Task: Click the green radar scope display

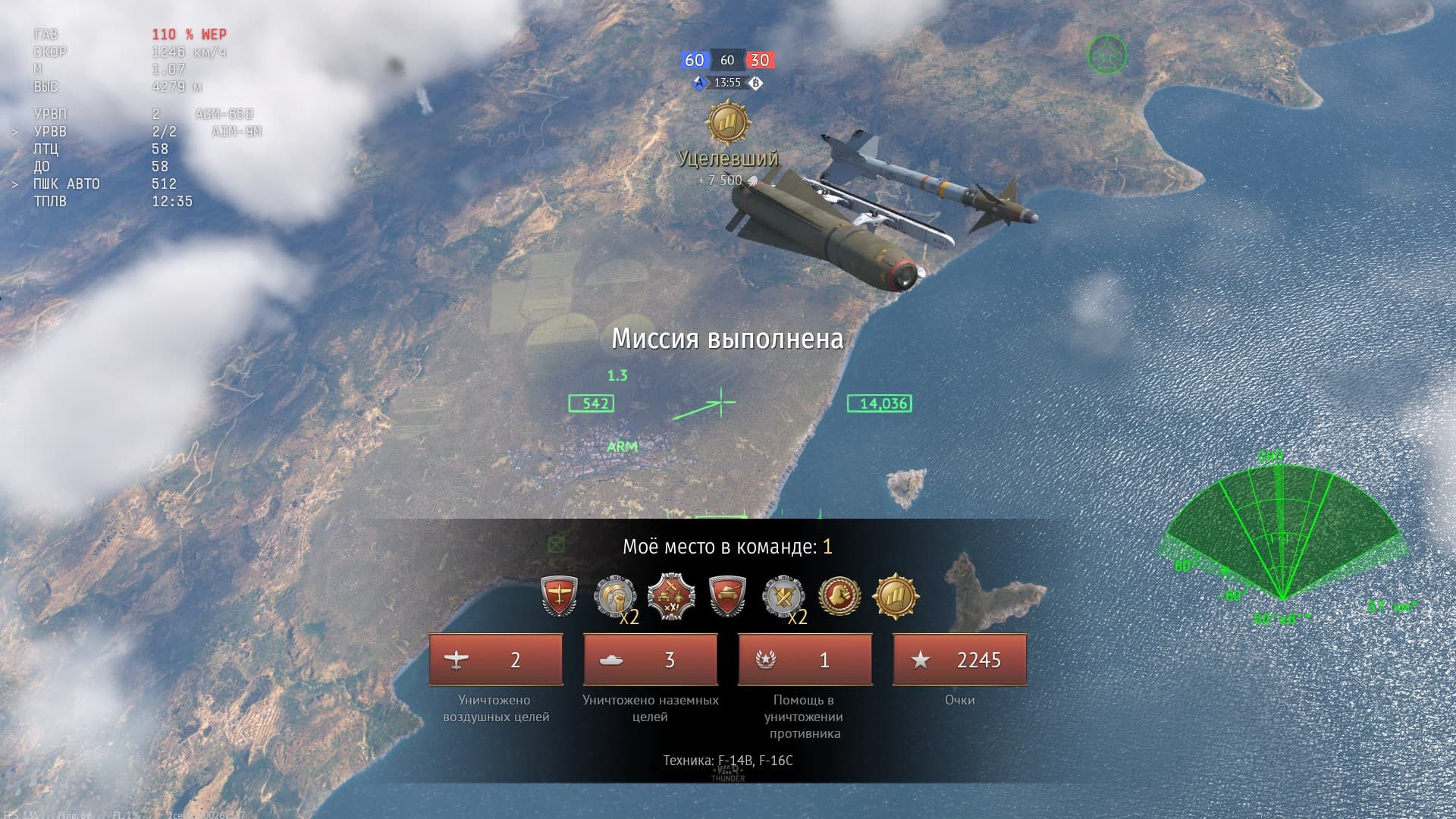Action: pyautogui.click(x=1282, y=538)
